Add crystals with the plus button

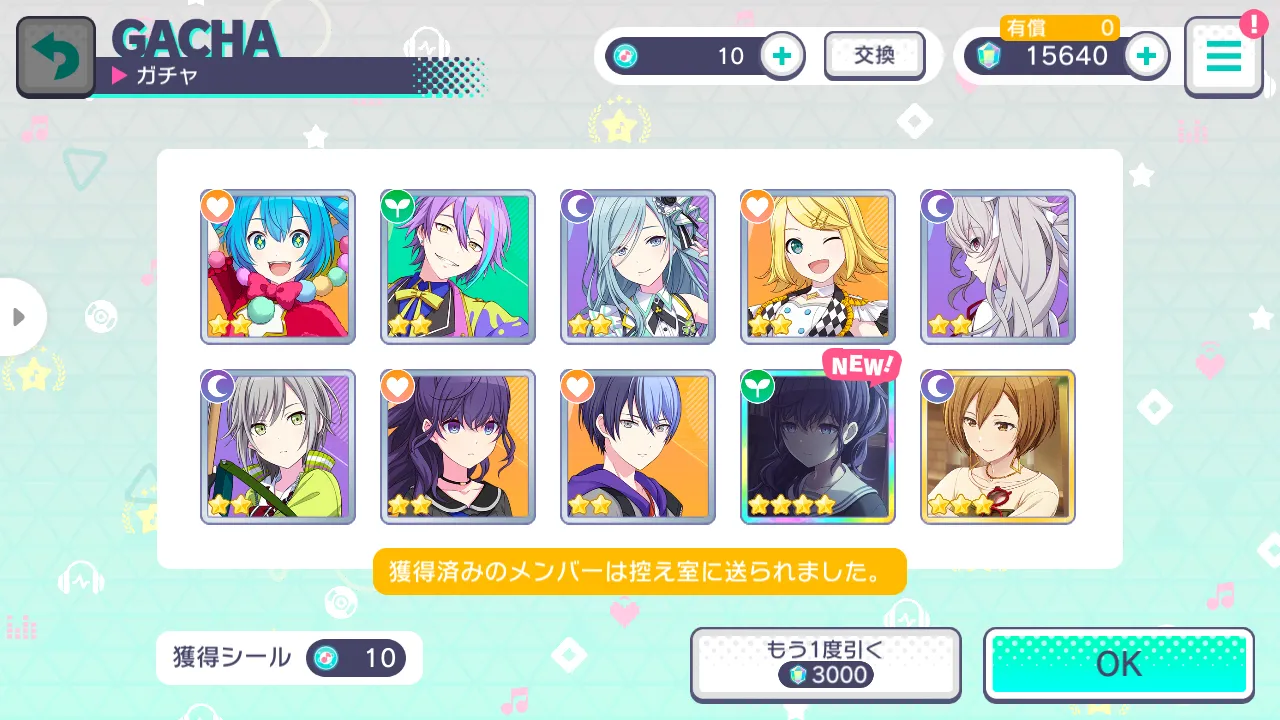[x=1147, y=56]
